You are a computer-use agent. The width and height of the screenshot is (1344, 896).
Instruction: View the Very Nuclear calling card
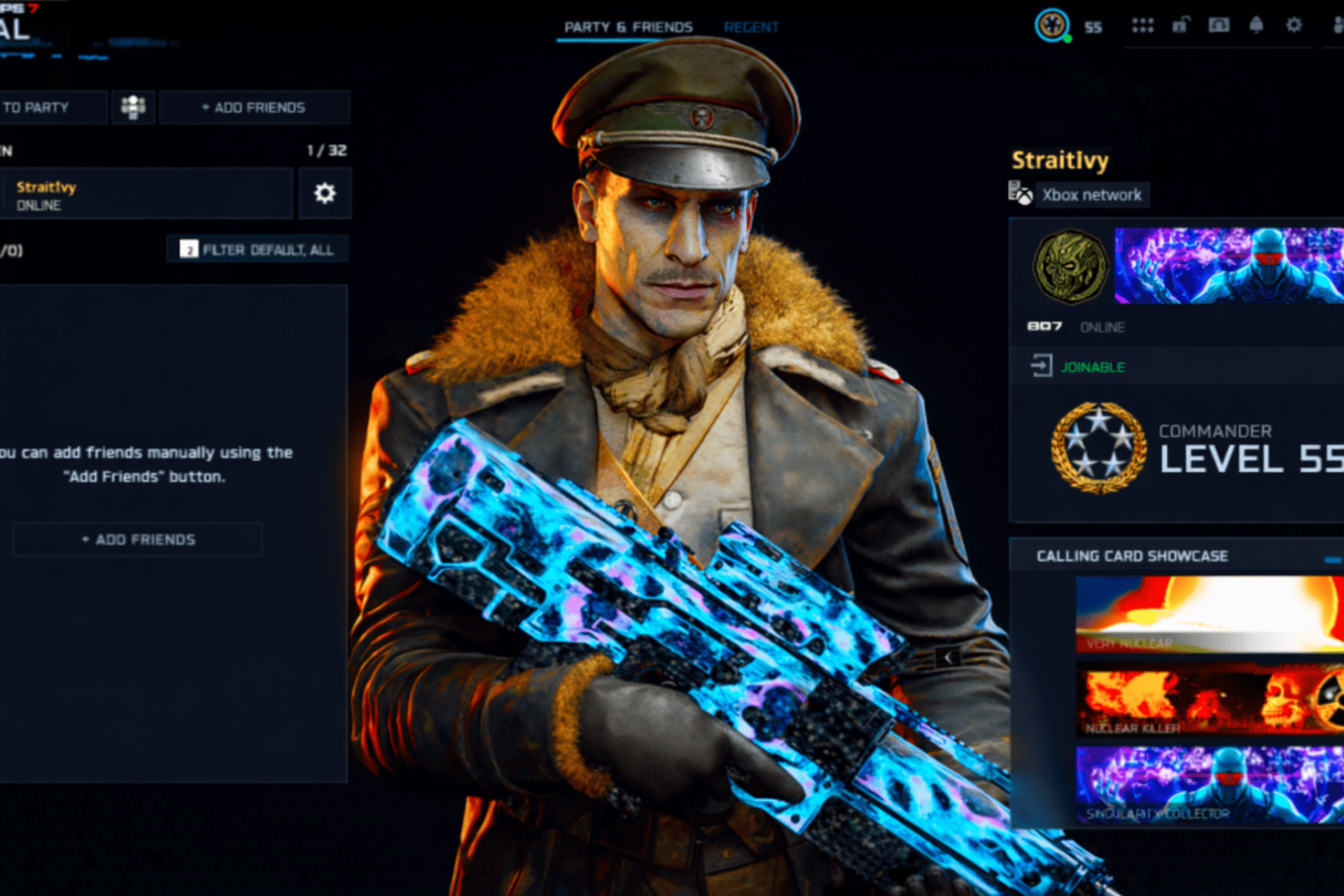pos(1209,615)
